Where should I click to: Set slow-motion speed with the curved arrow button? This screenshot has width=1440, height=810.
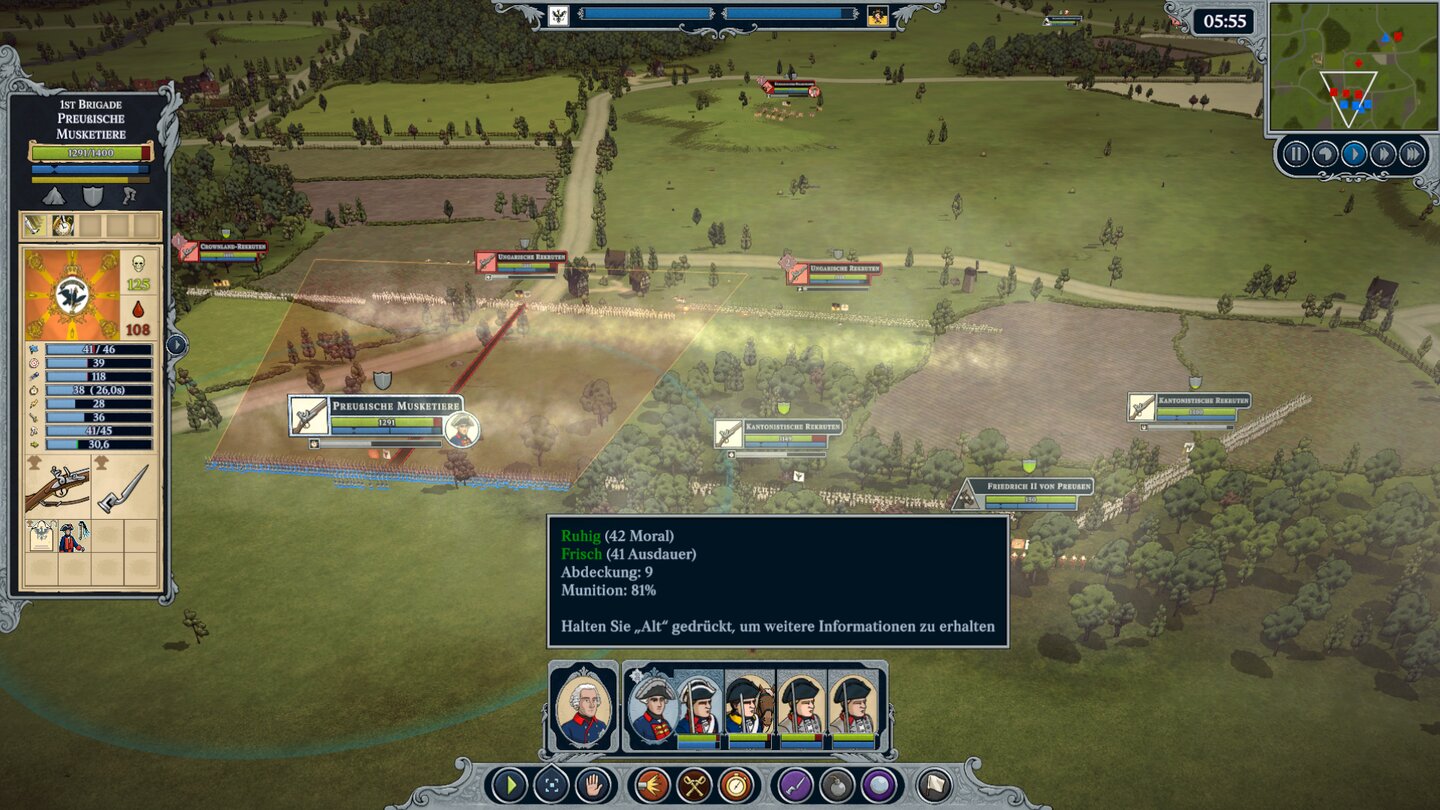1325,154
